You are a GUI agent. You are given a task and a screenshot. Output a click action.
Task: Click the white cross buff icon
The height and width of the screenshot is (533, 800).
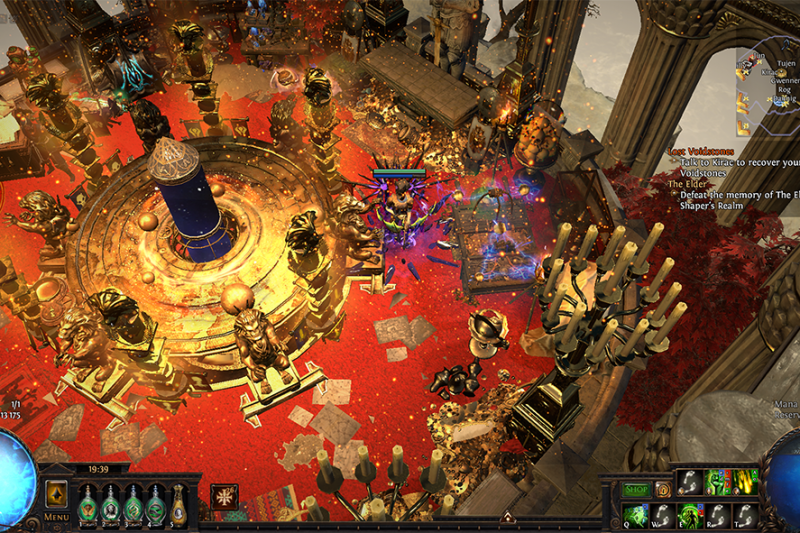point(224,497)
